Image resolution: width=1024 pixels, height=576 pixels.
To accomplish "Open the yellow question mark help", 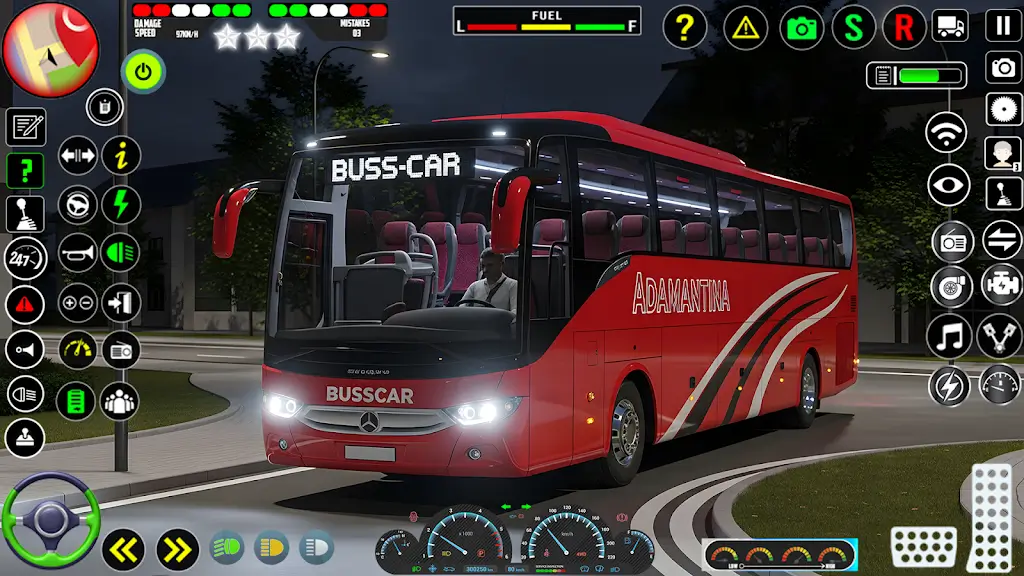I will click(x=684, y=27).
